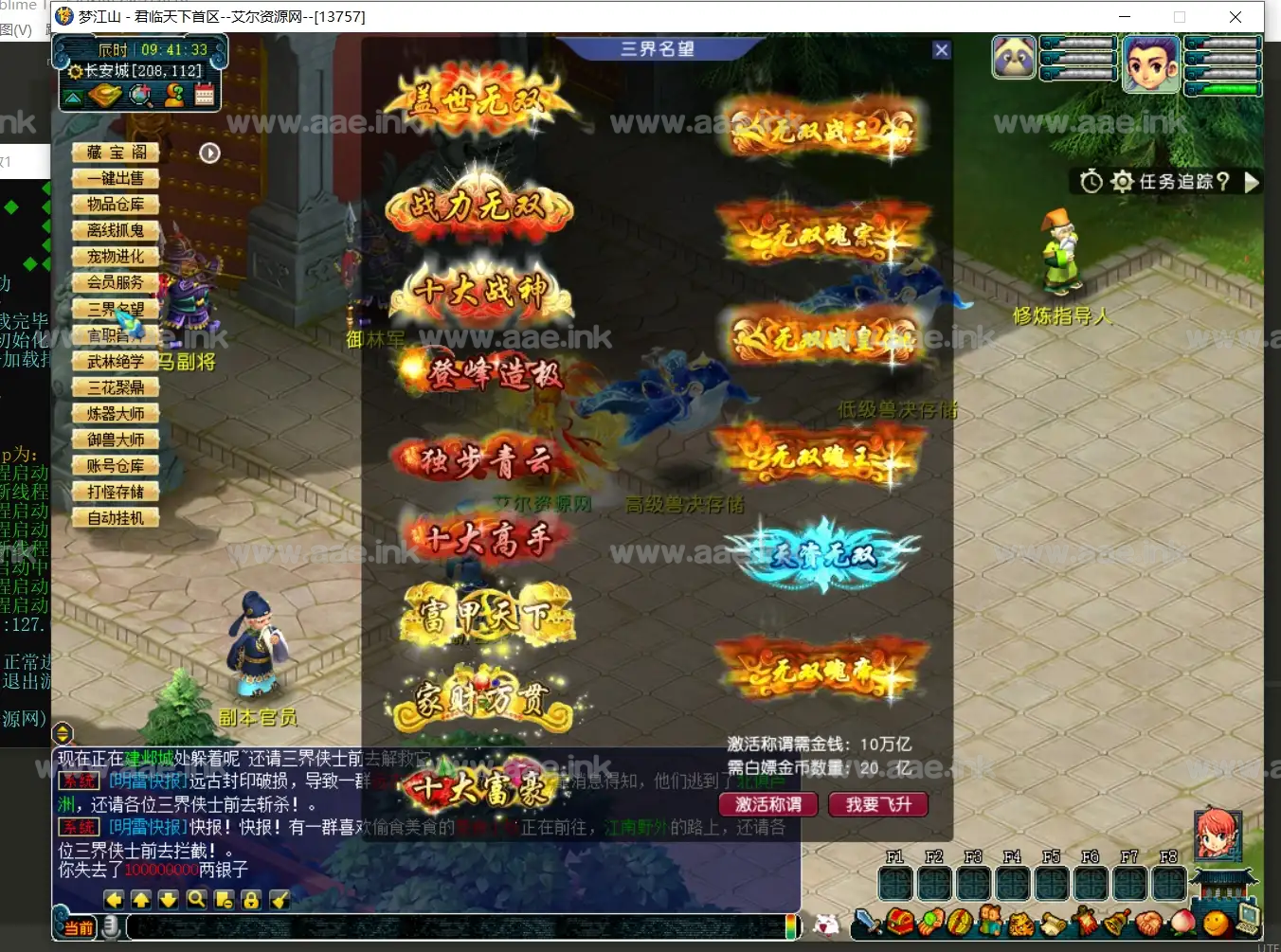Expand the 任务追踪 tracker arrow

point(1252,182)
